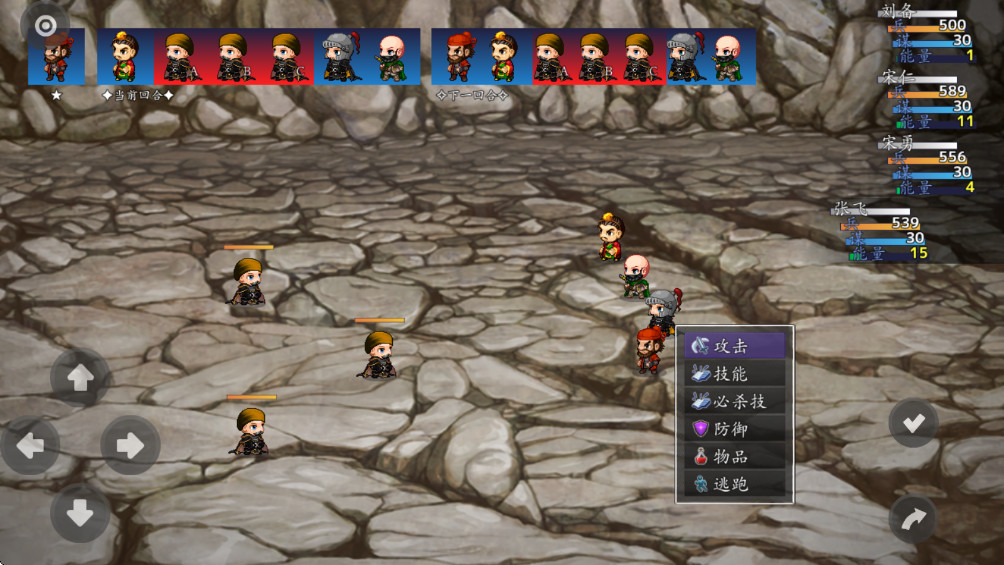
Task: Choose 逃跑 (Escape) command
Action: 737,484
